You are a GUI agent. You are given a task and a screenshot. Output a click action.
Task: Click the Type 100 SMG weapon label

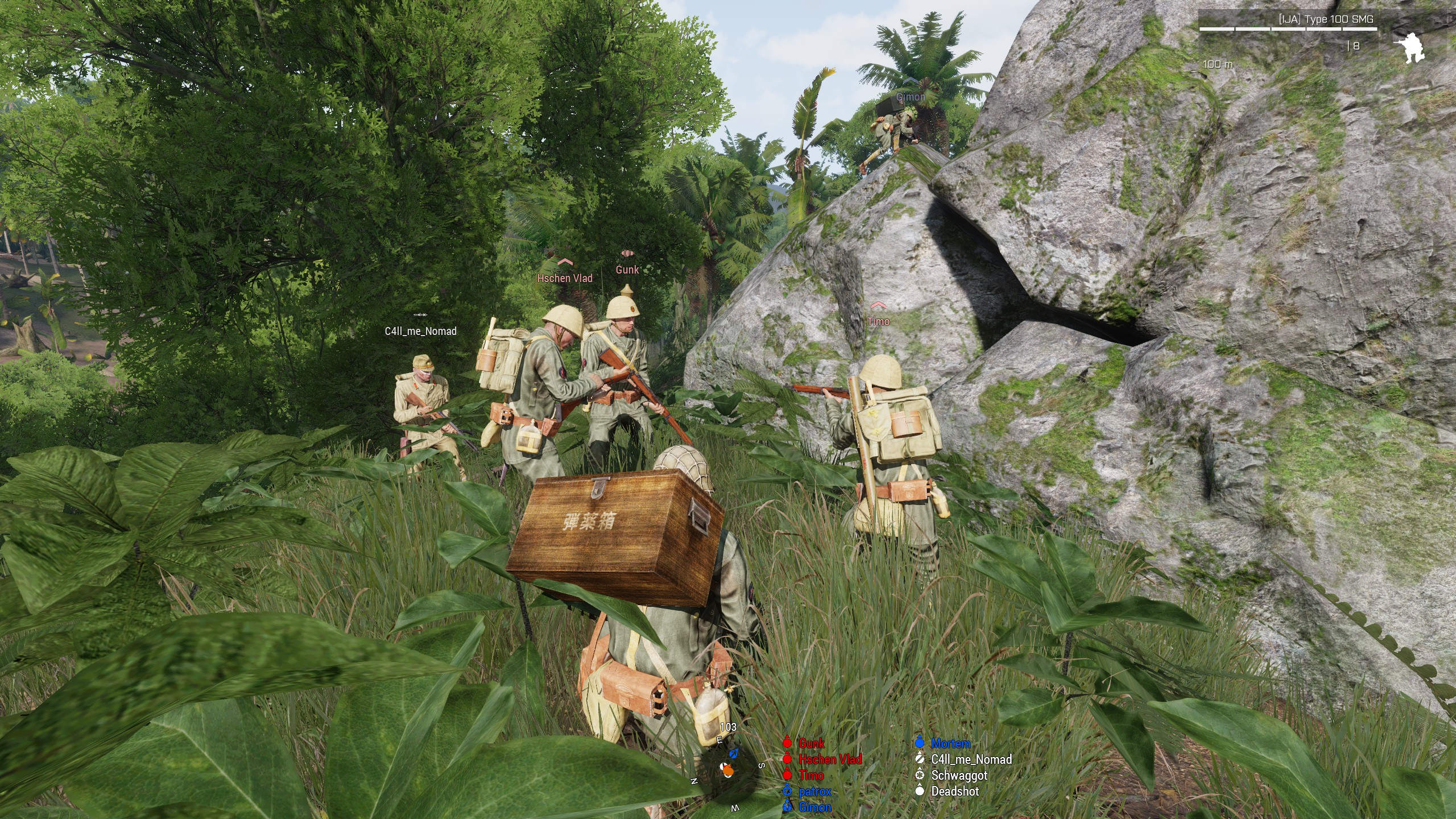1325,19
